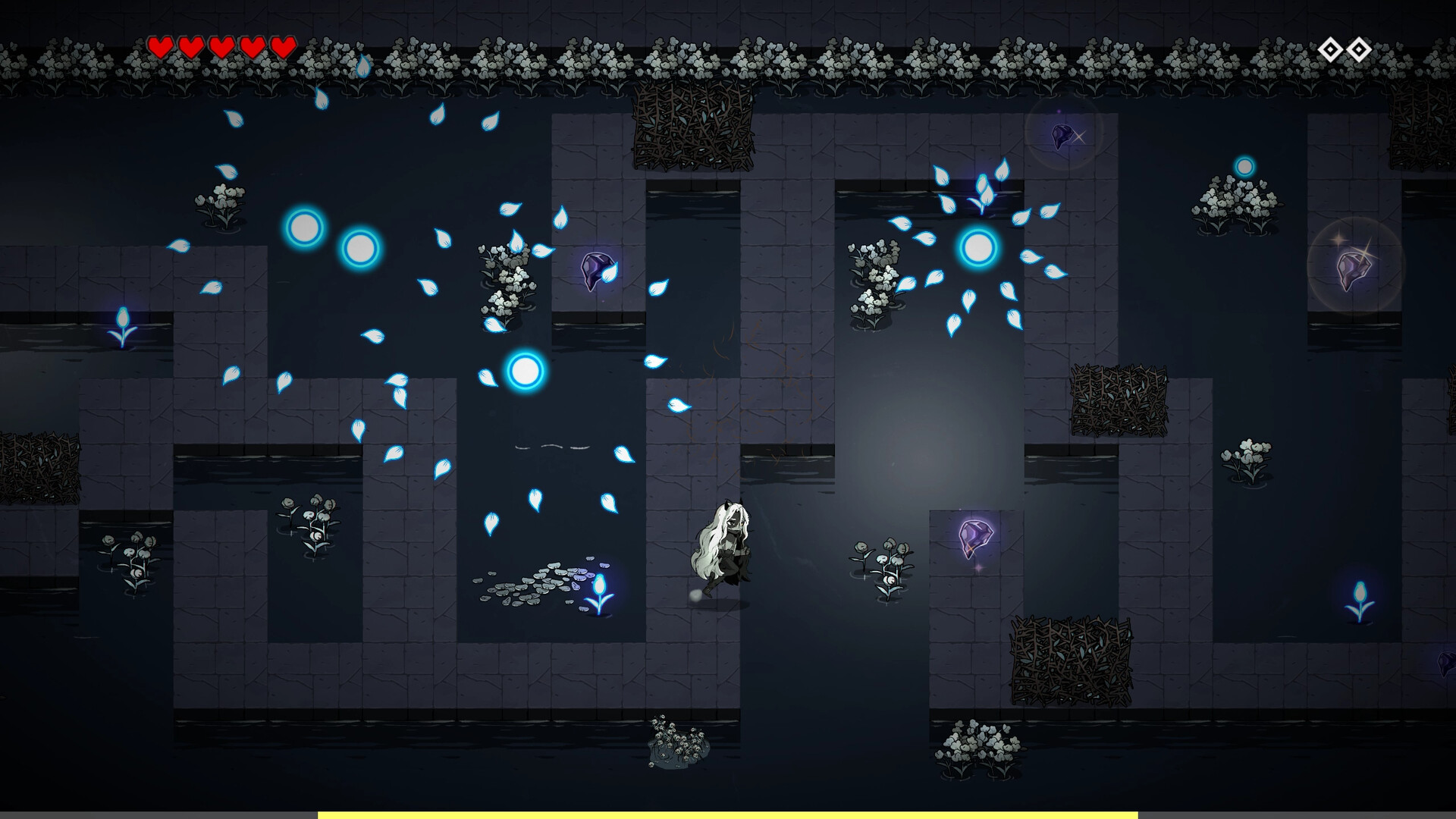Click the middle heart of the health row

(221, 47)
